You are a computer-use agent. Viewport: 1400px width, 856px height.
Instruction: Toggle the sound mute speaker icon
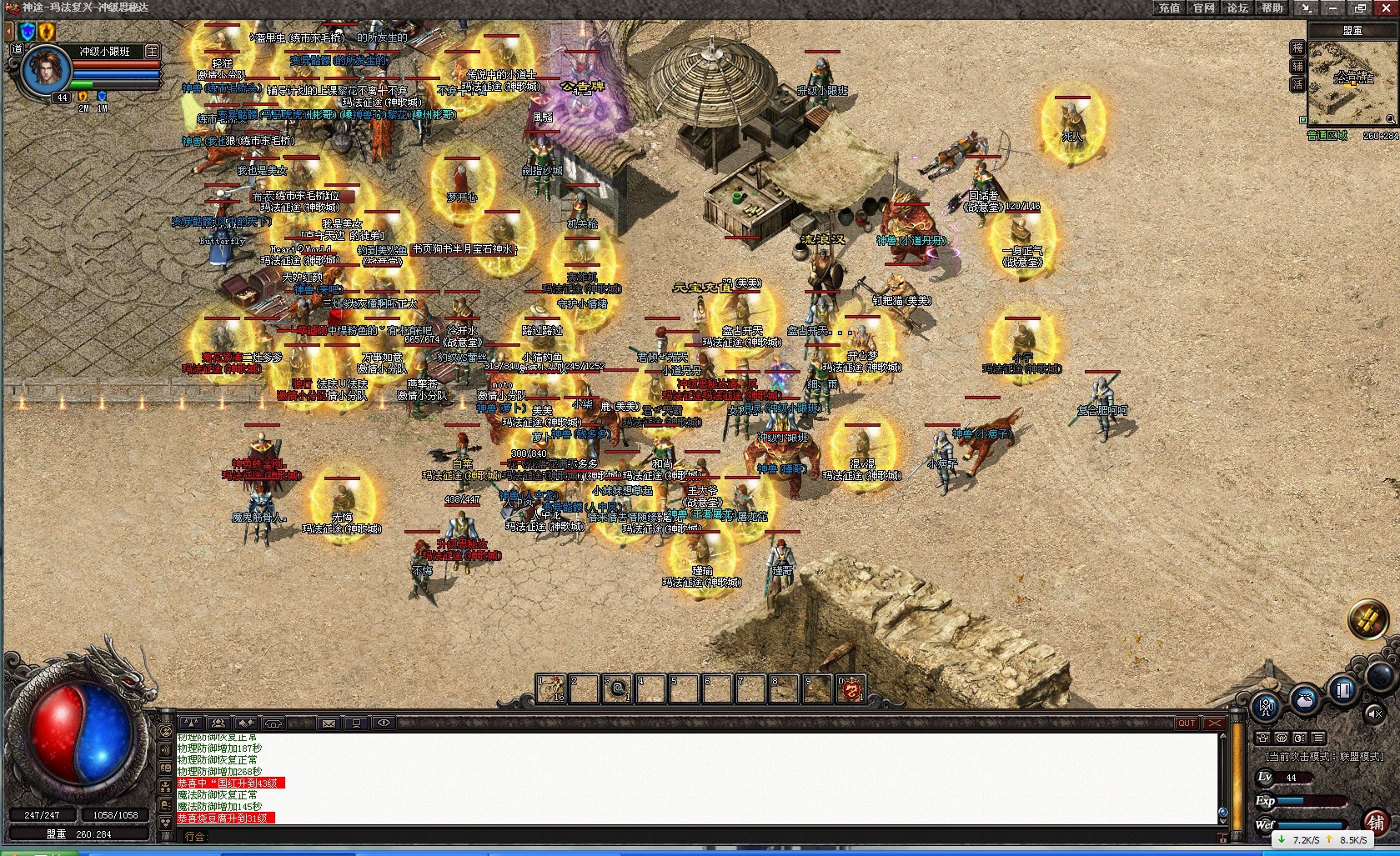[x=1375, y=713]
